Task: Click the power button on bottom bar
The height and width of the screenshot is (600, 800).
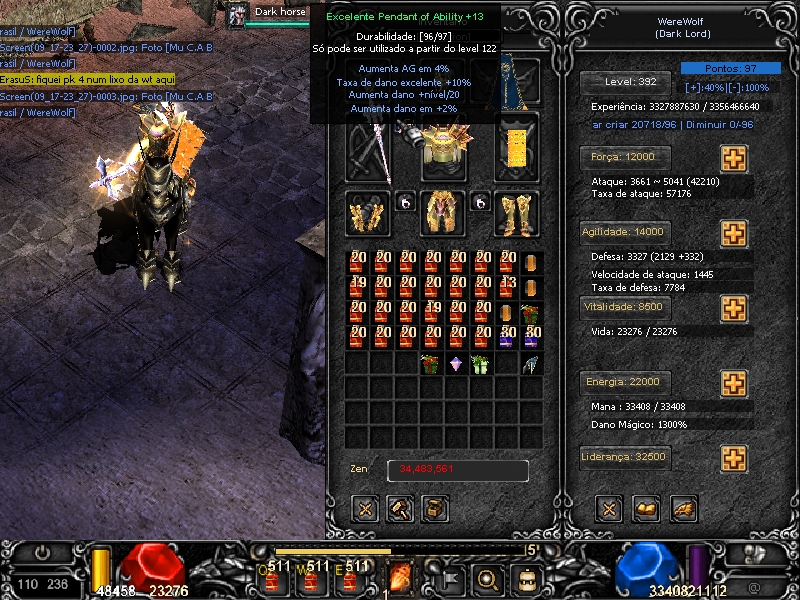Action: [x=43, y=553]
